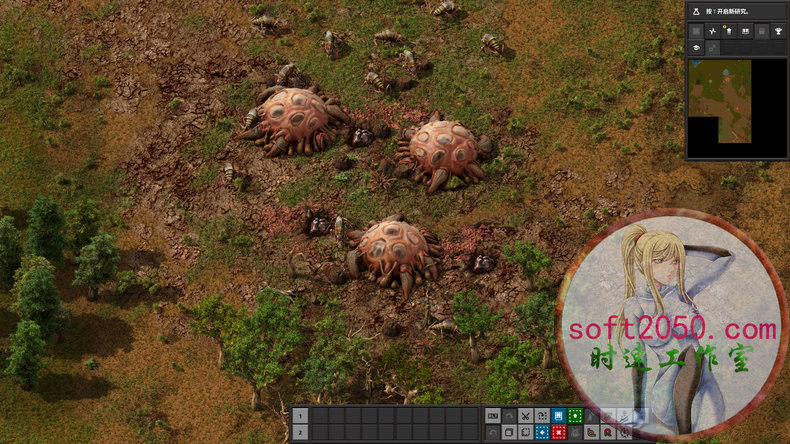
Task: Toggle the ALT mode shortcut
Action: [x=492, y=415]
